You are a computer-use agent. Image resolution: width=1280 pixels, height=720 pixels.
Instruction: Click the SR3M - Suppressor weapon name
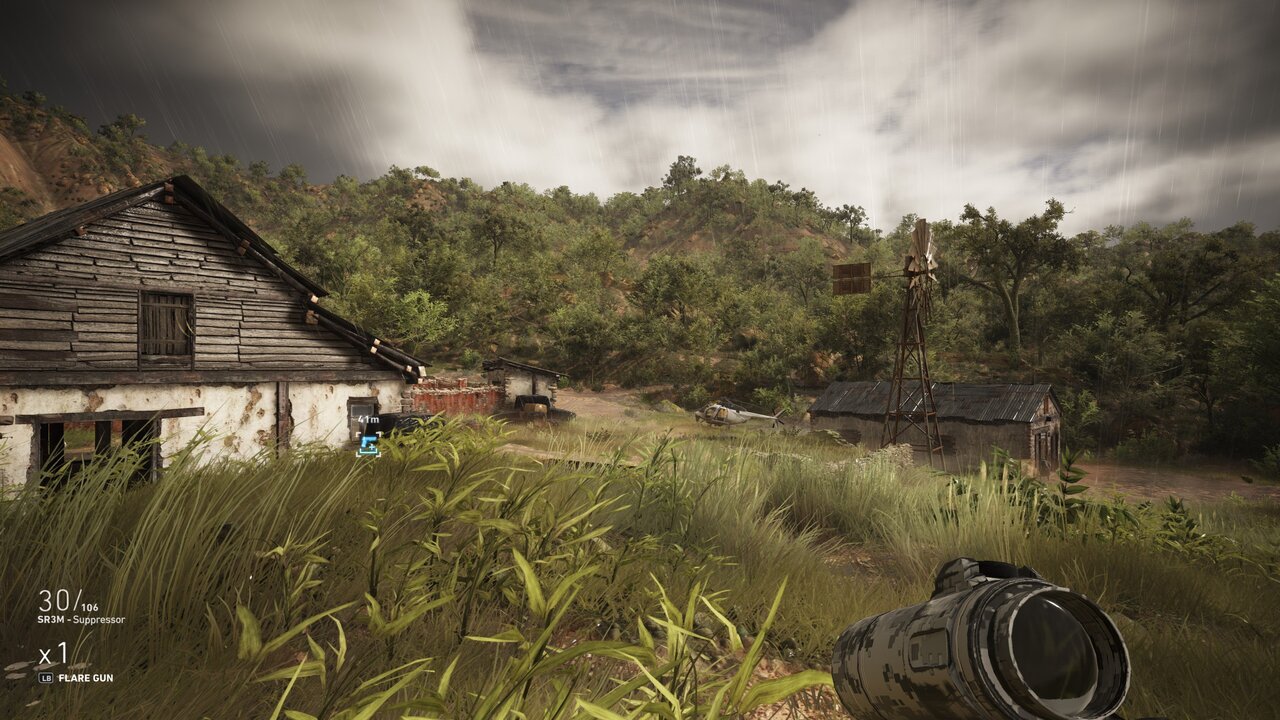coord(81,620)
